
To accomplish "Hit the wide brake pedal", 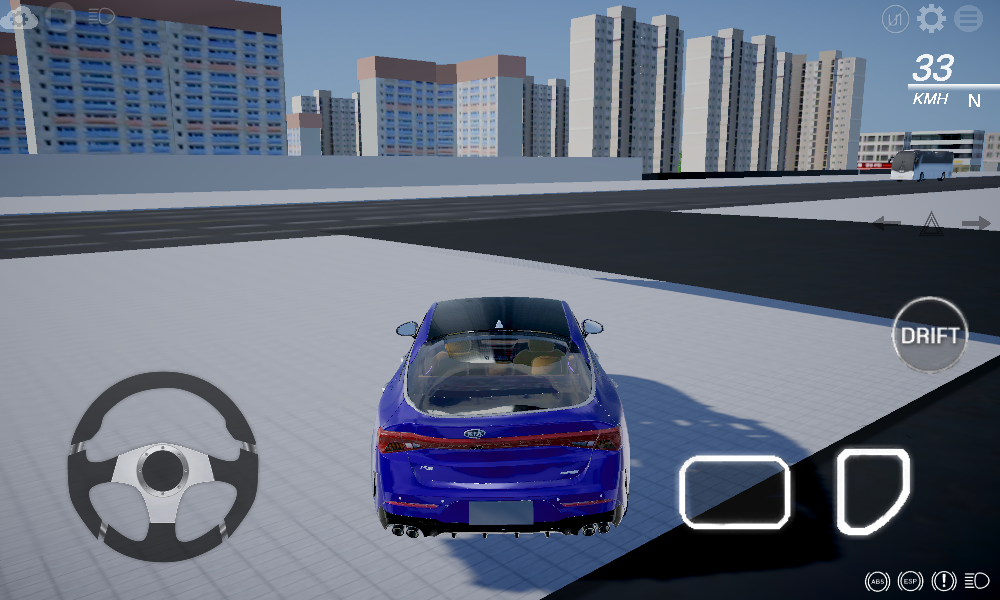I will coord(734,491).
